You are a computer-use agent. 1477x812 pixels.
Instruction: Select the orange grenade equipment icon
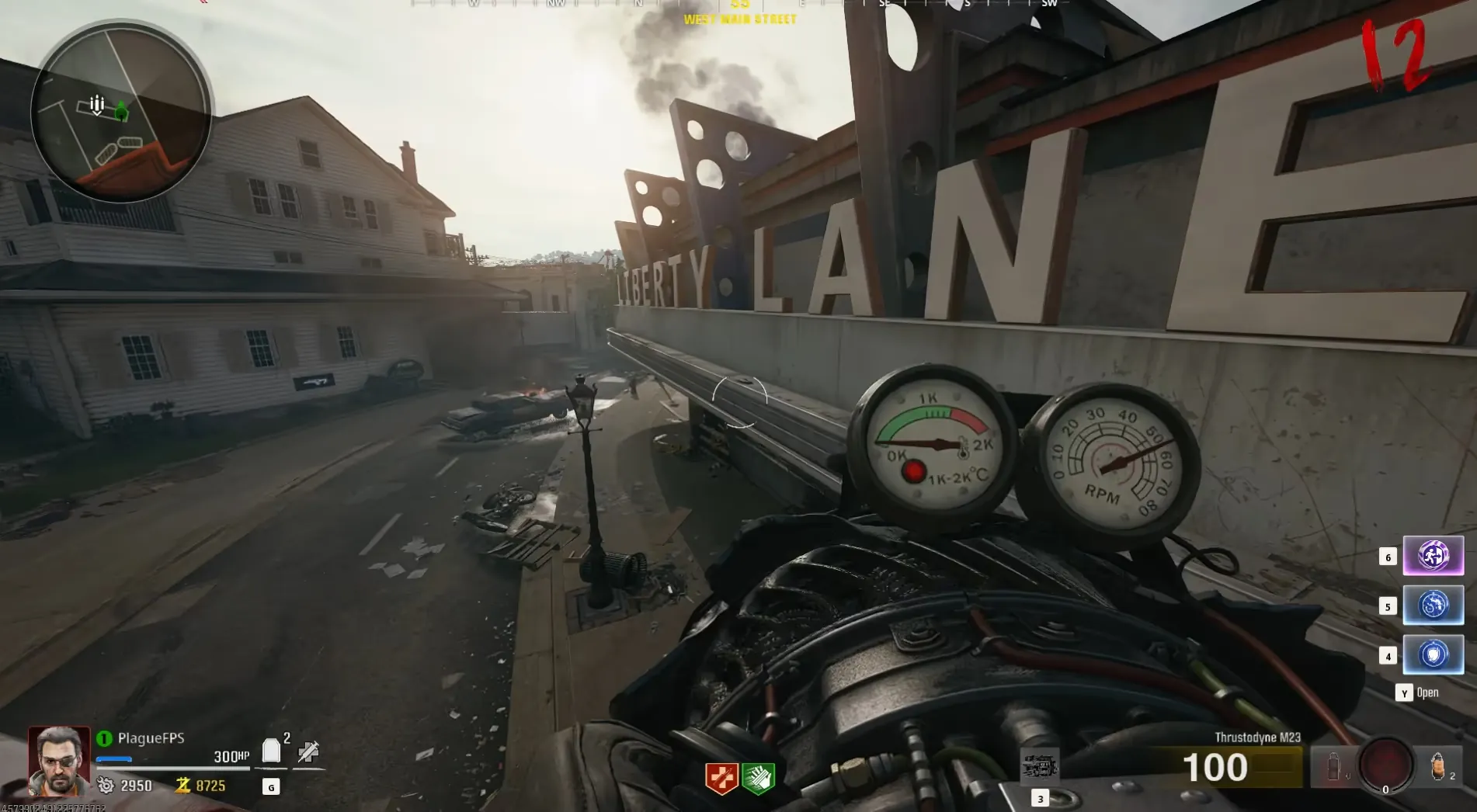coord(1437,767)
